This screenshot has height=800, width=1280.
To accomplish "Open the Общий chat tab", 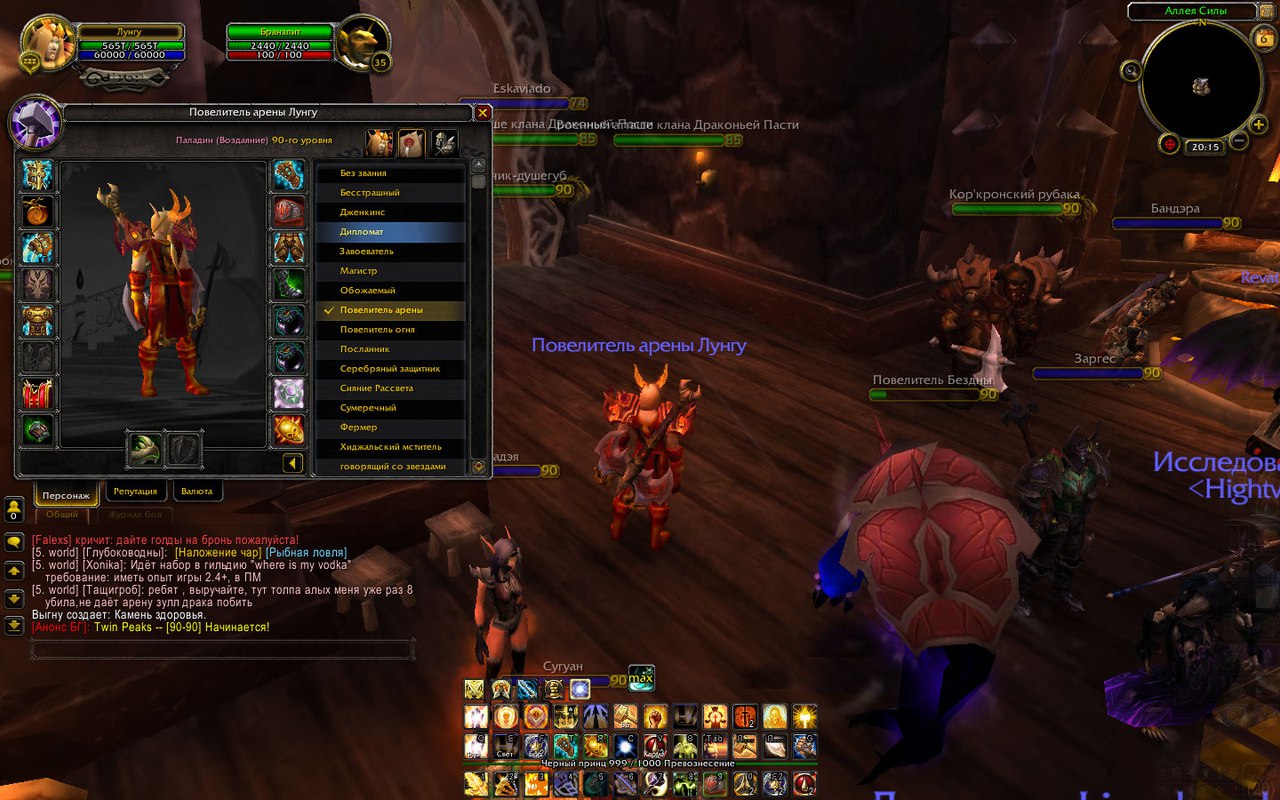I will pyautogui.click(x=62, y=514).
